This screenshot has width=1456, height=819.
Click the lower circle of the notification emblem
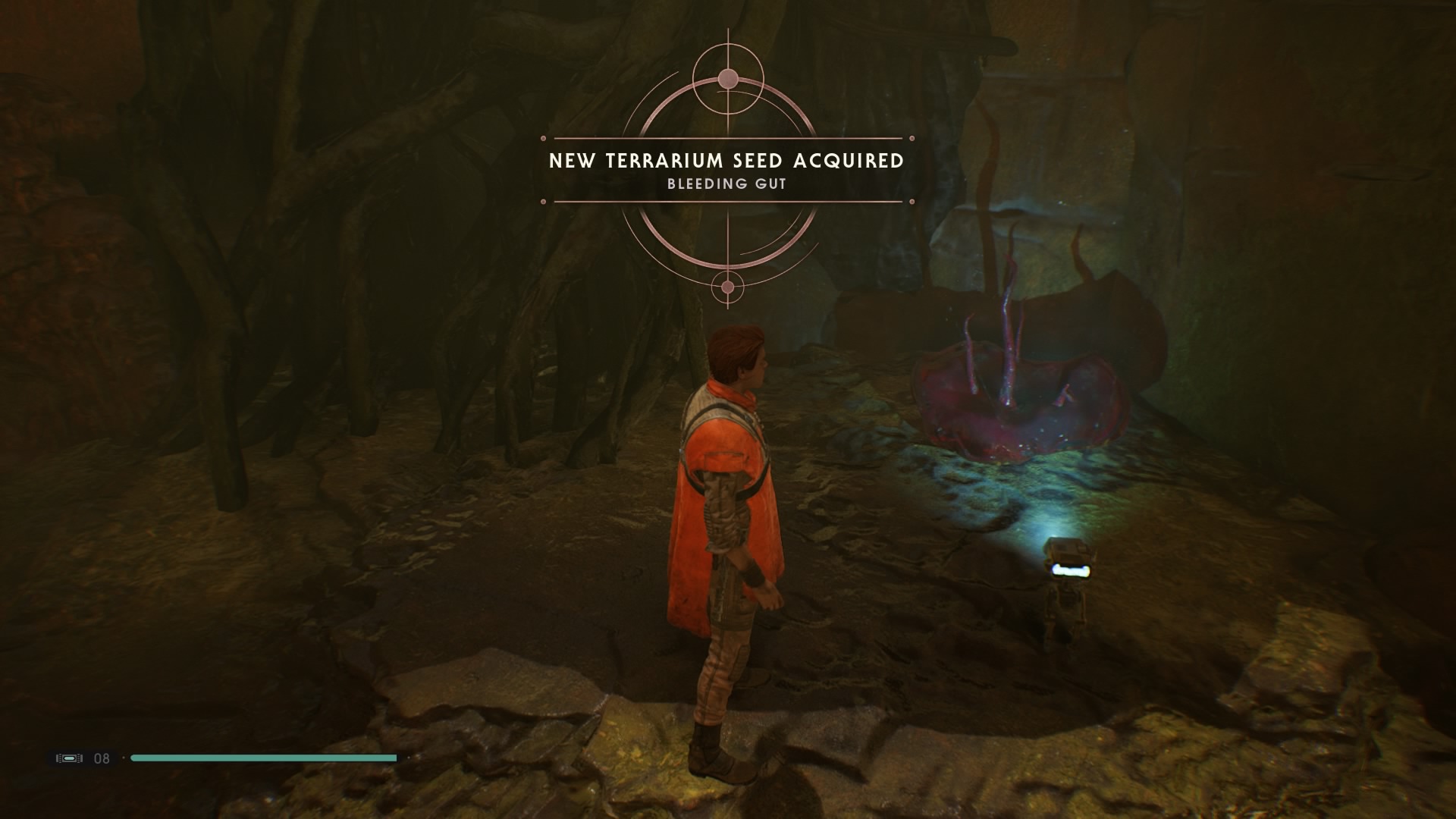point(727,288)
